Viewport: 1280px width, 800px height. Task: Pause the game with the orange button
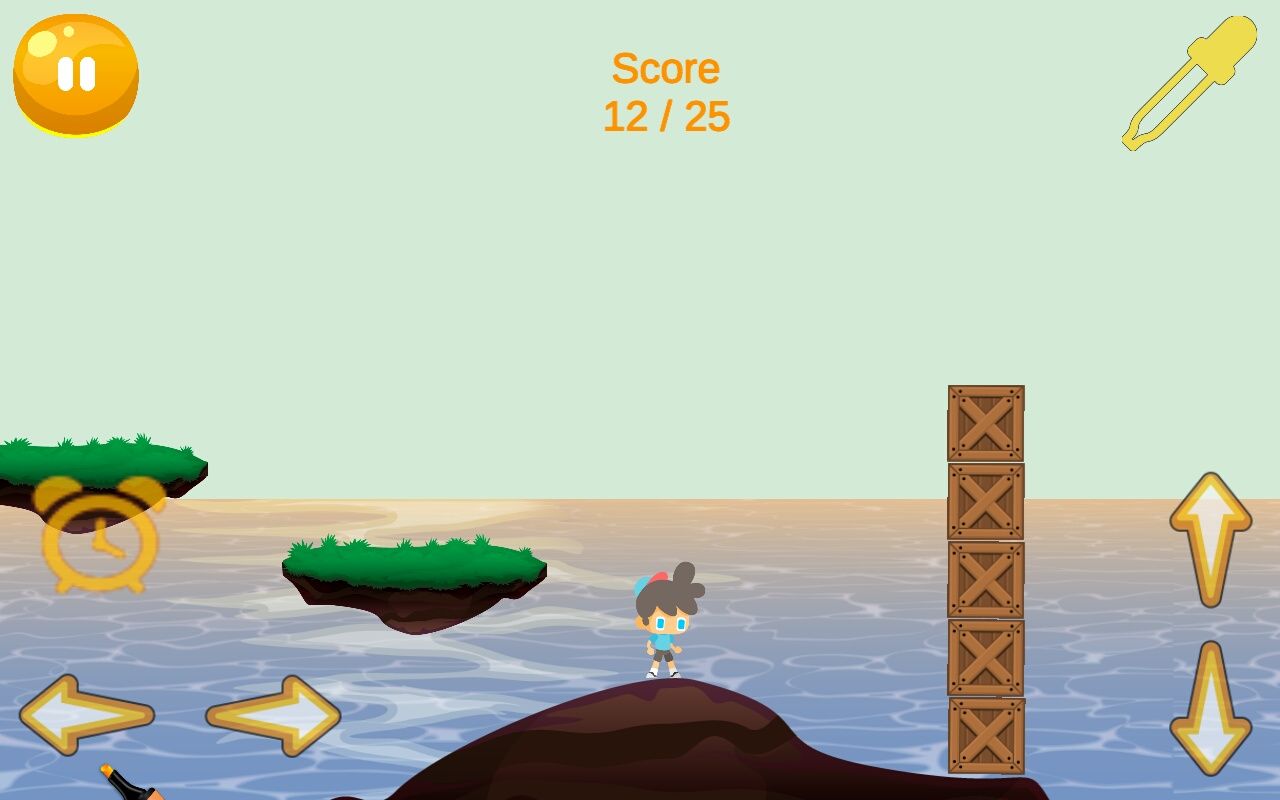76,75
